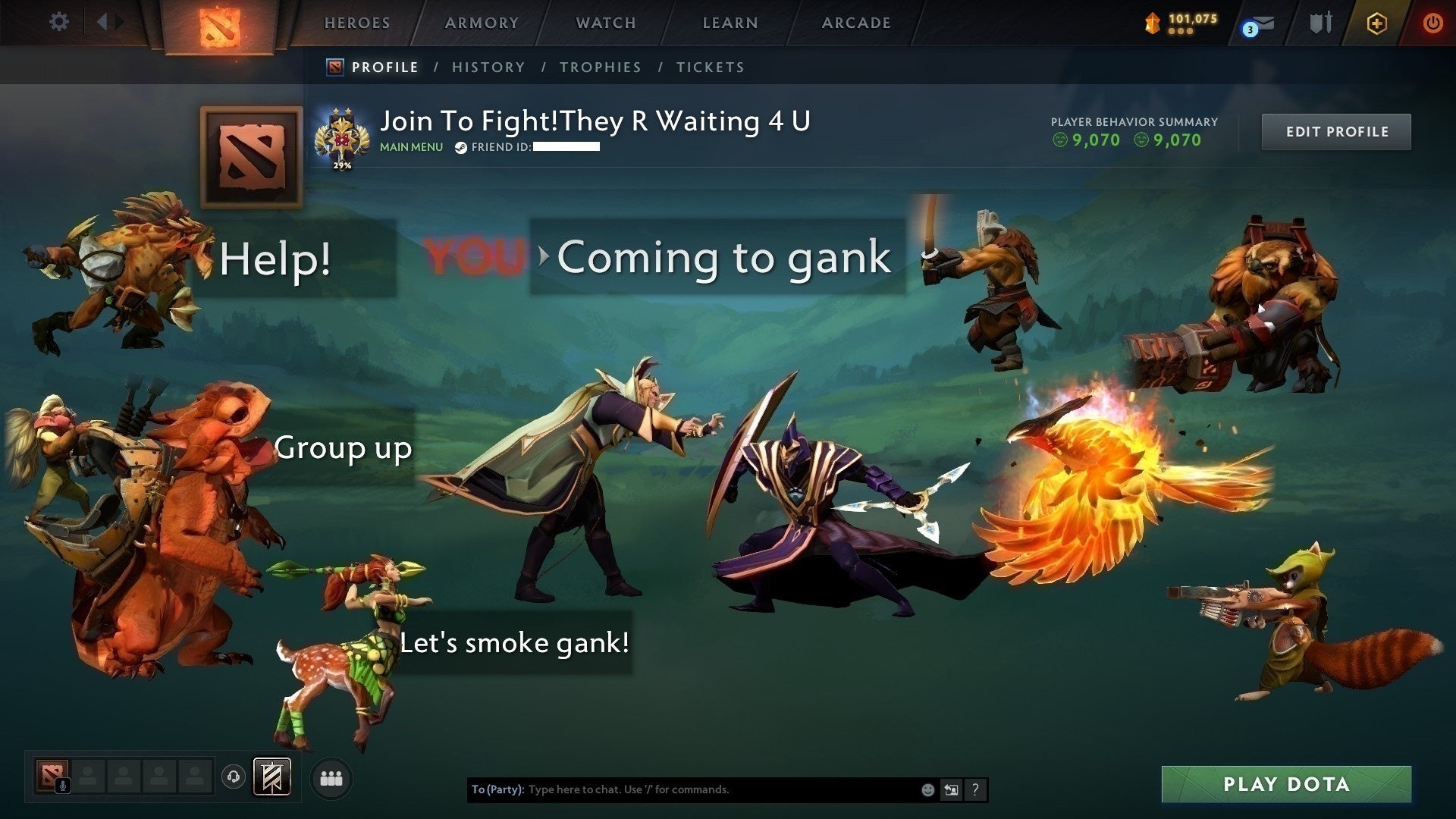Click the Dota Plus hexagon icon
Screen dimensions: 1456x819
point(1377,24)
